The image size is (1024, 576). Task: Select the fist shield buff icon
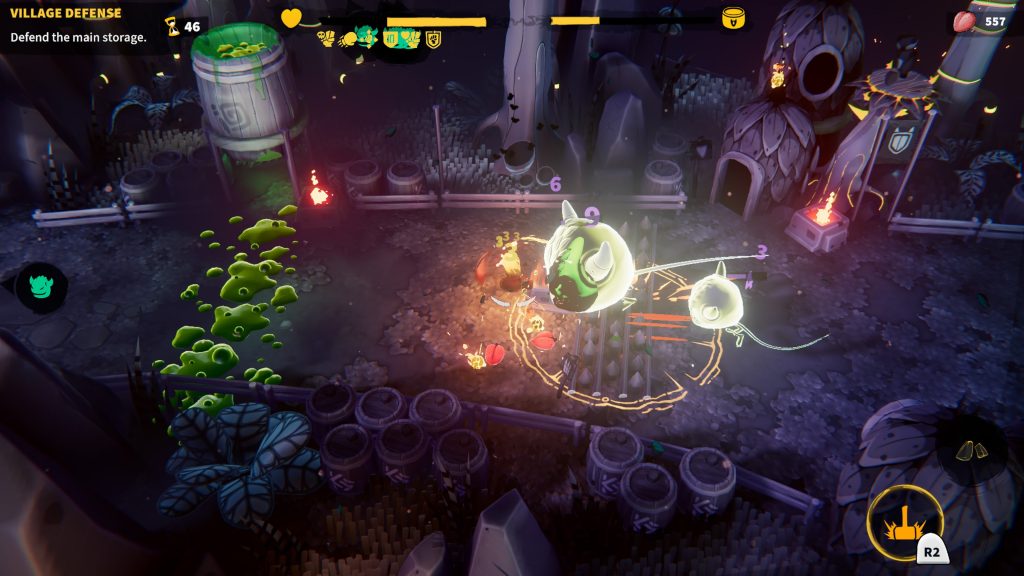pyautogui.click(x=434, y=39)
